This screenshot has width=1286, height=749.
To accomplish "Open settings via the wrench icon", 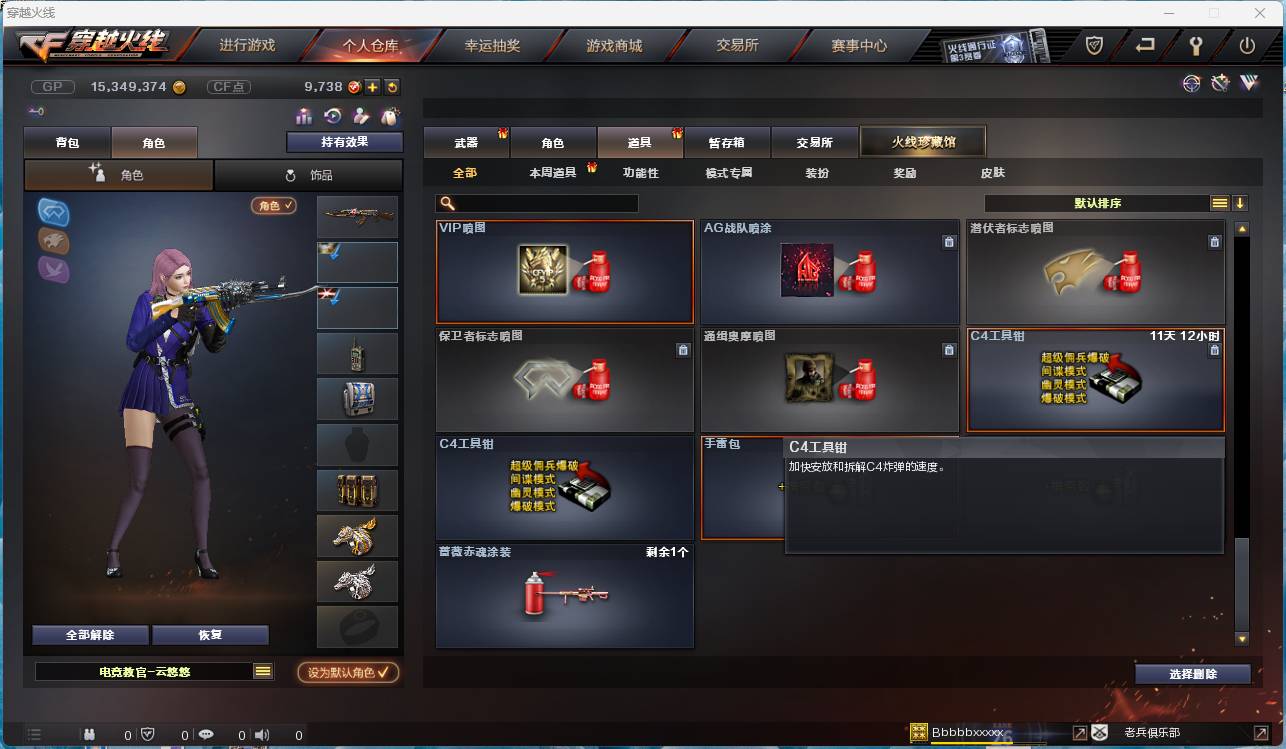I will [x=1197, y=45].
